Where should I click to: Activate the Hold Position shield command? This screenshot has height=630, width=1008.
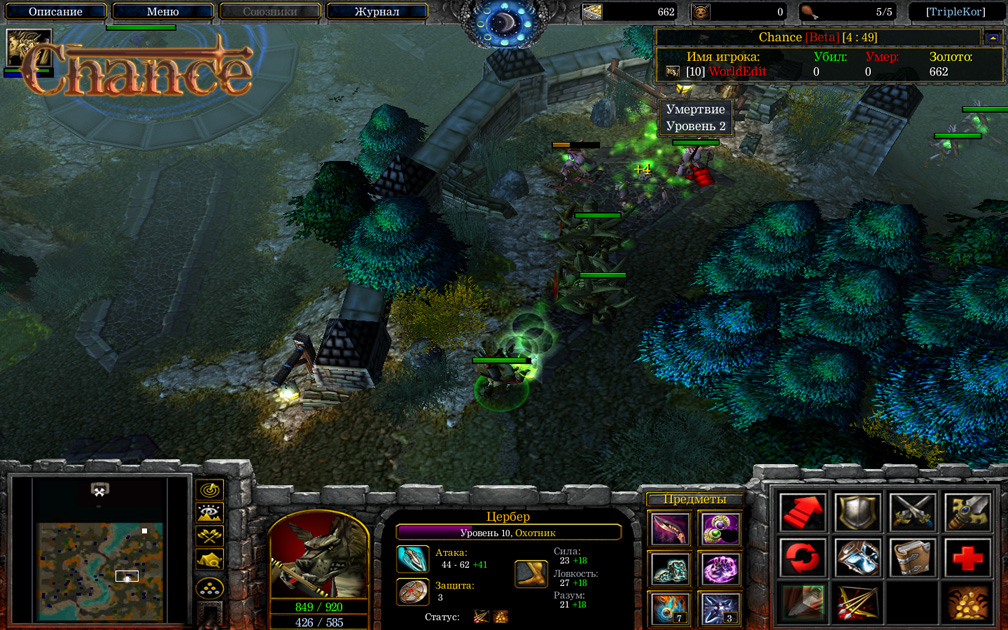tap(857, 512)
